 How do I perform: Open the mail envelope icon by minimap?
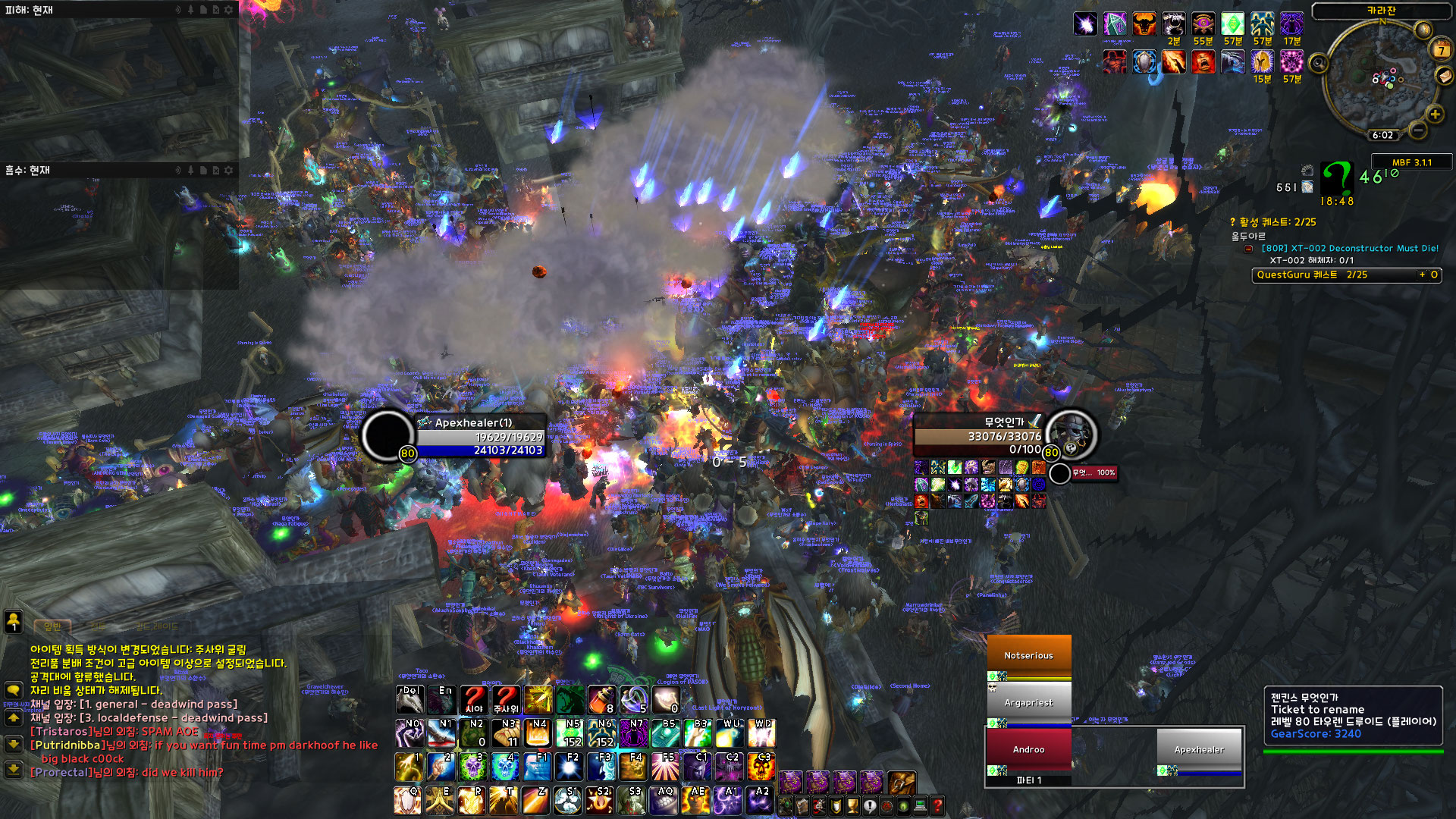click(x=1444, y=76)
